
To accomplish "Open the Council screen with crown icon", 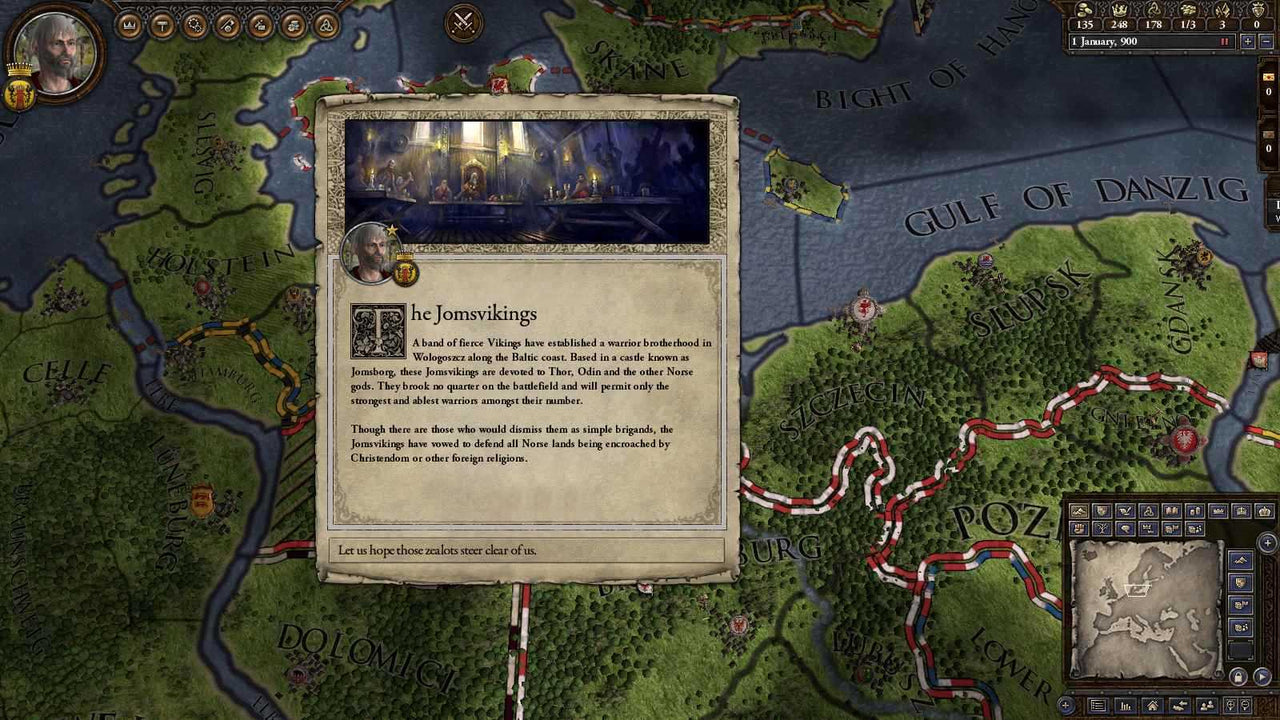I will 130,25.
